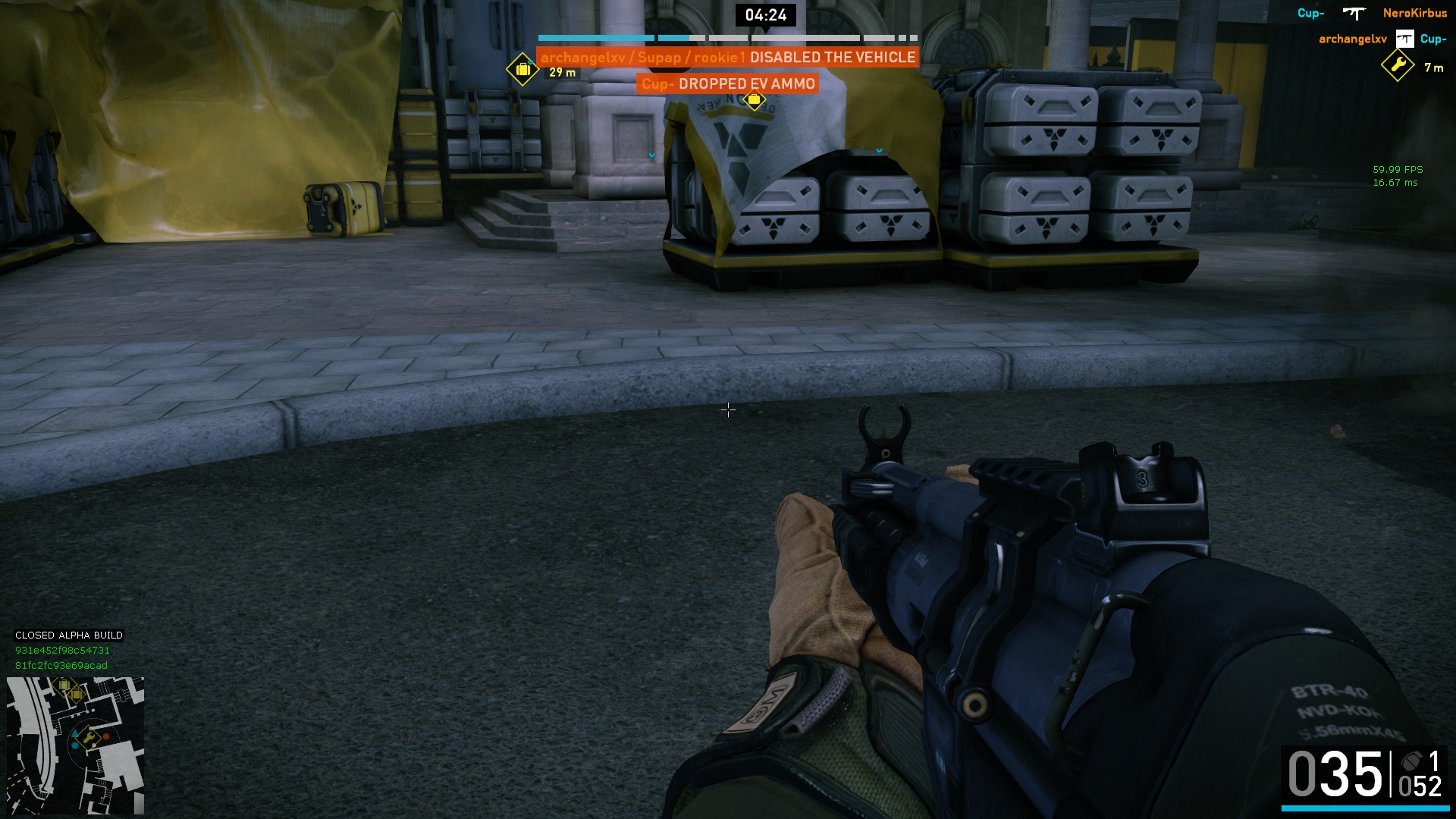Select the yellow 29 m objective marker

(x=522, y=70)
